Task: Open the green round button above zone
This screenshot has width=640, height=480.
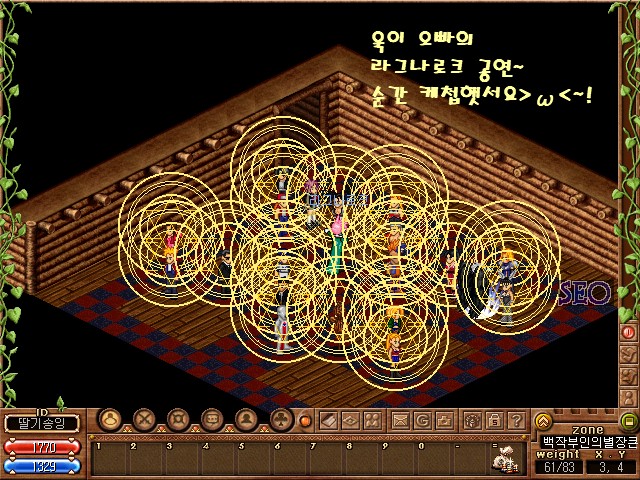Action: (x=629, y=420)
